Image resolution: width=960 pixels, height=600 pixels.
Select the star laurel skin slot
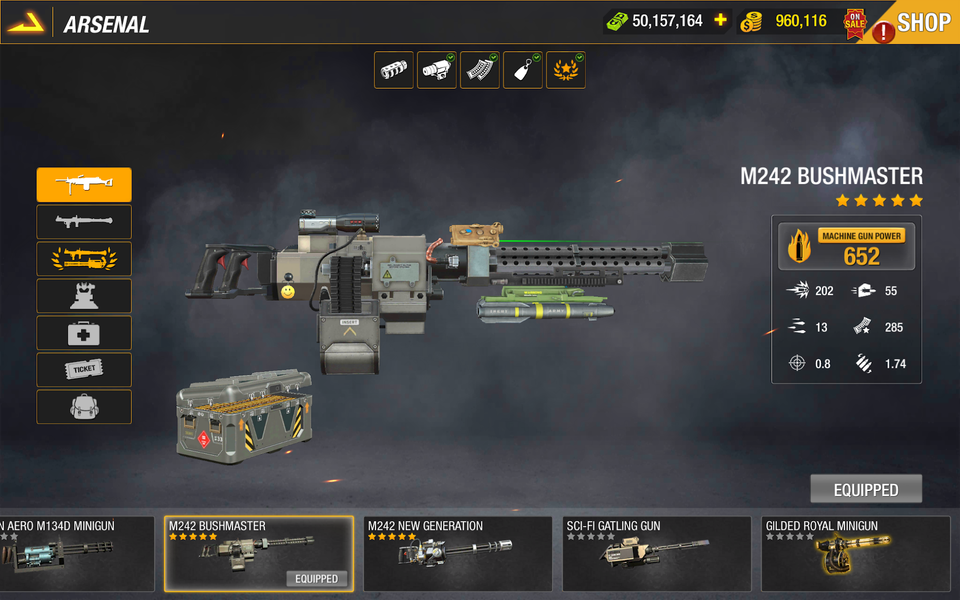[x=566, y=70]
